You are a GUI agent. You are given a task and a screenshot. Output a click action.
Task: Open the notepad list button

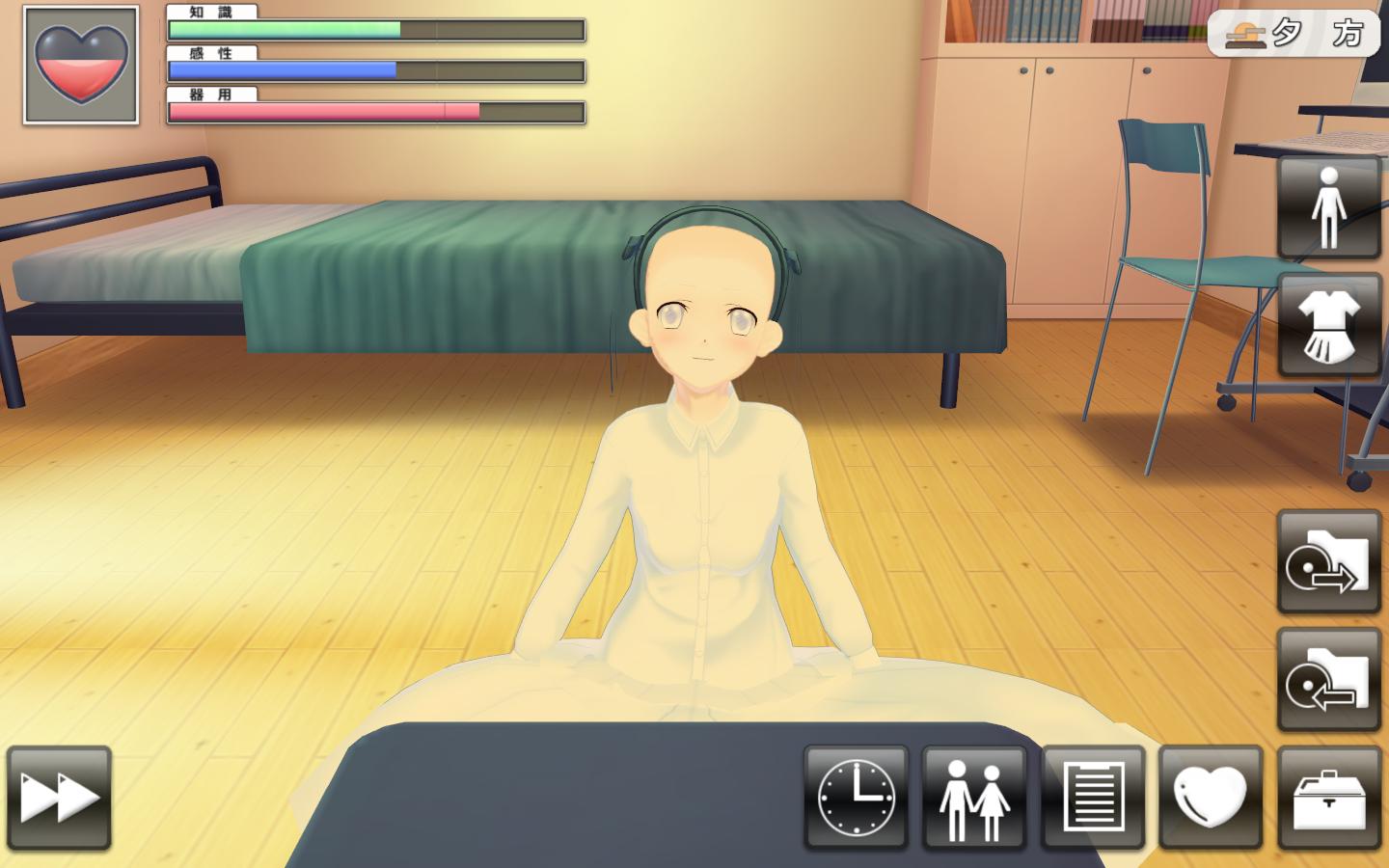tap(1093, 798)
